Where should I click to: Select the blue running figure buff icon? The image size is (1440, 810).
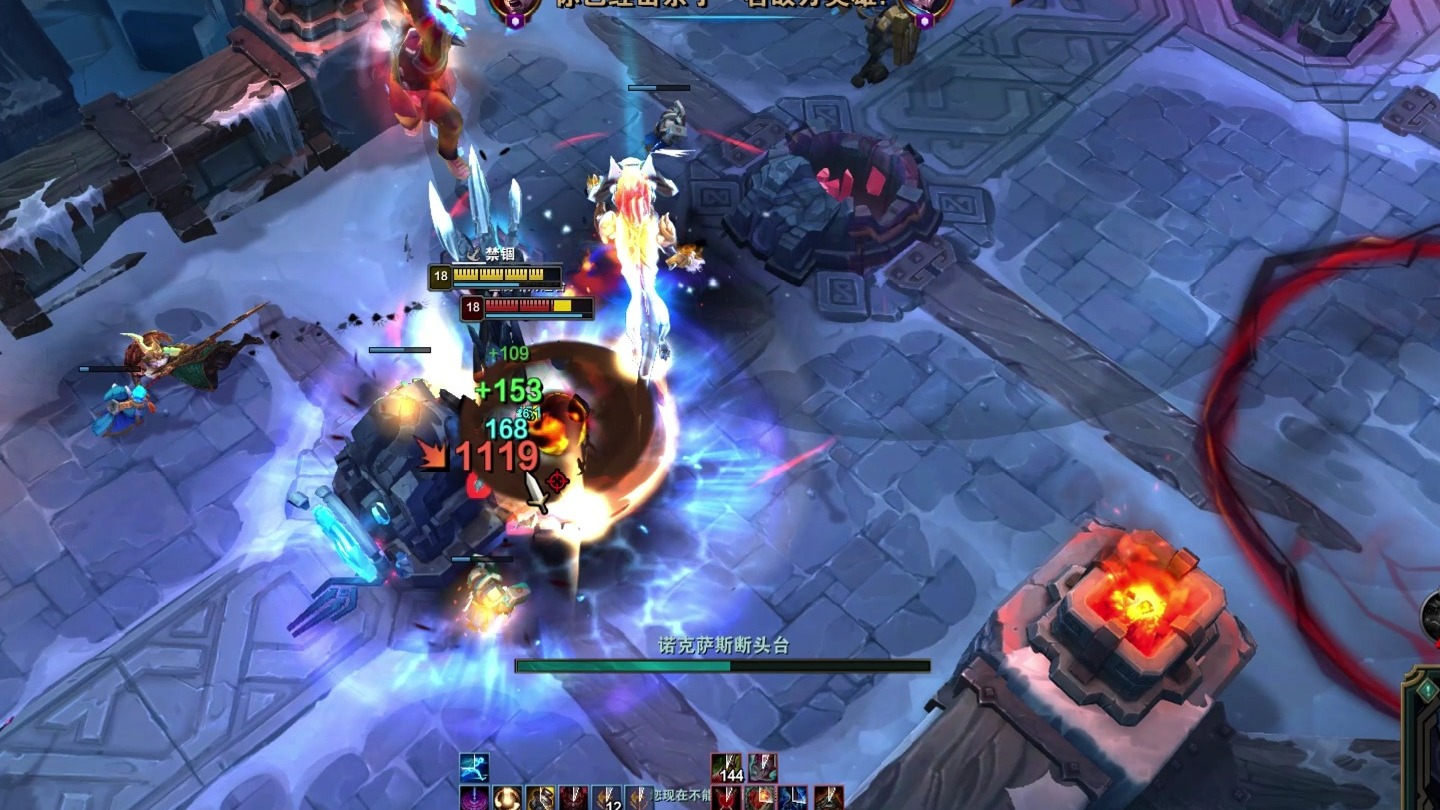coord(474,767)
